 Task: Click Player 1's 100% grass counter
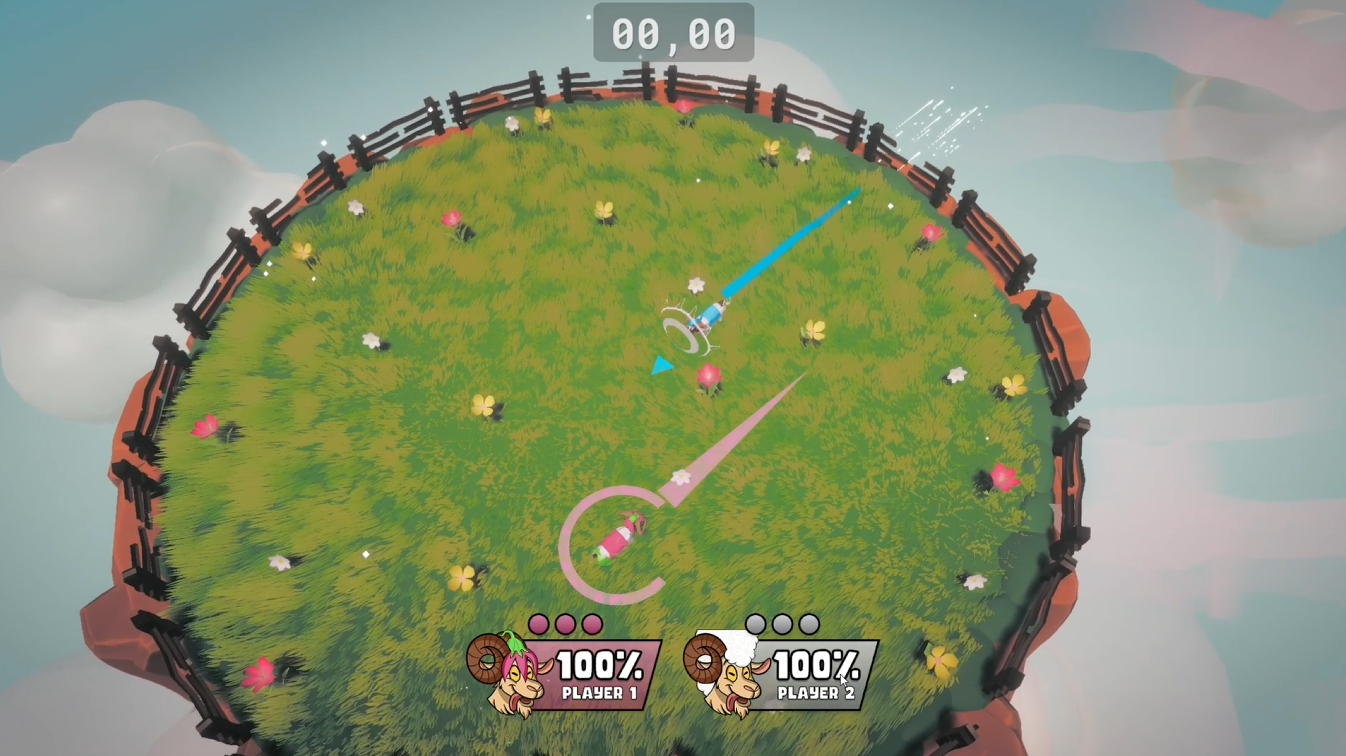point(601,662)
